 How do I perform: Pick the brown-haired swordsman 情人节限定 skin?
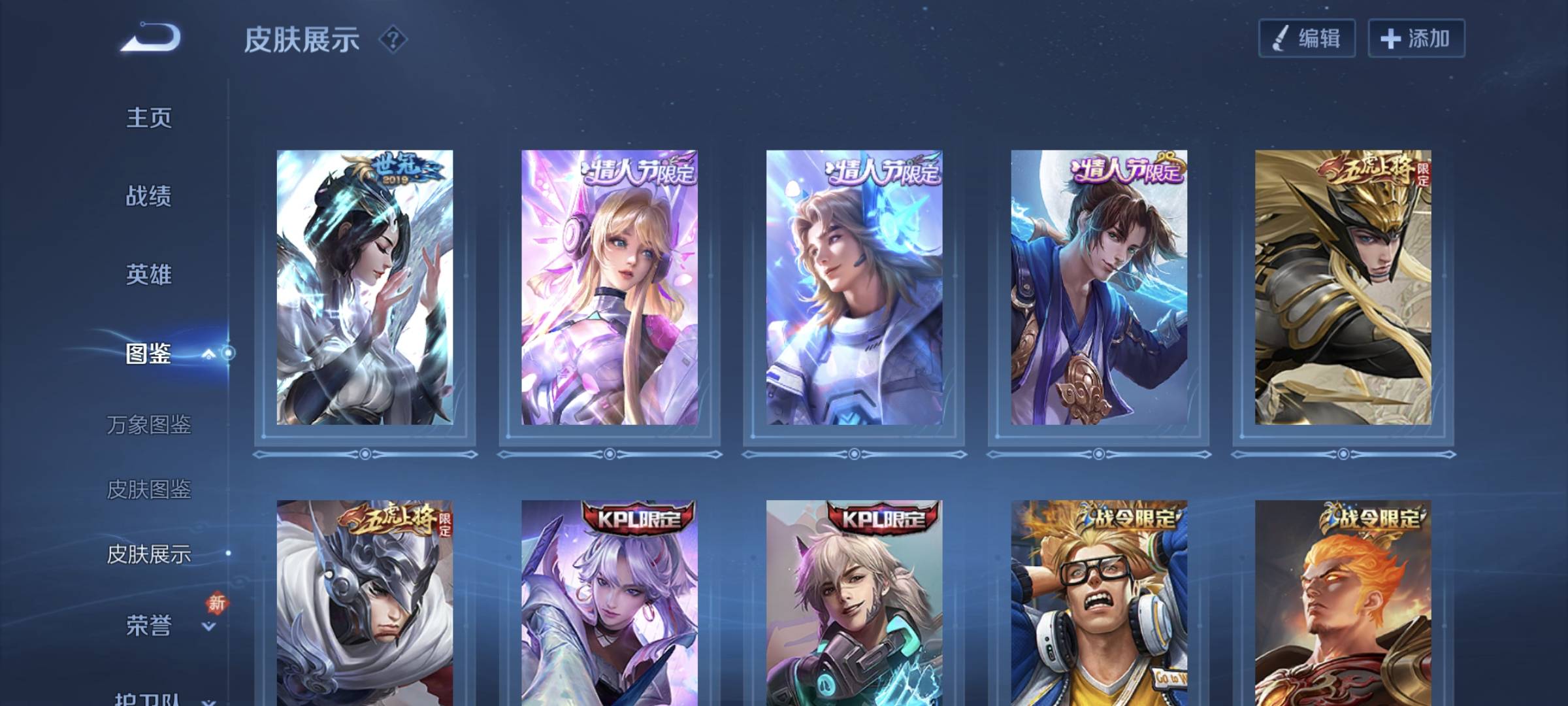point(1099,288)
